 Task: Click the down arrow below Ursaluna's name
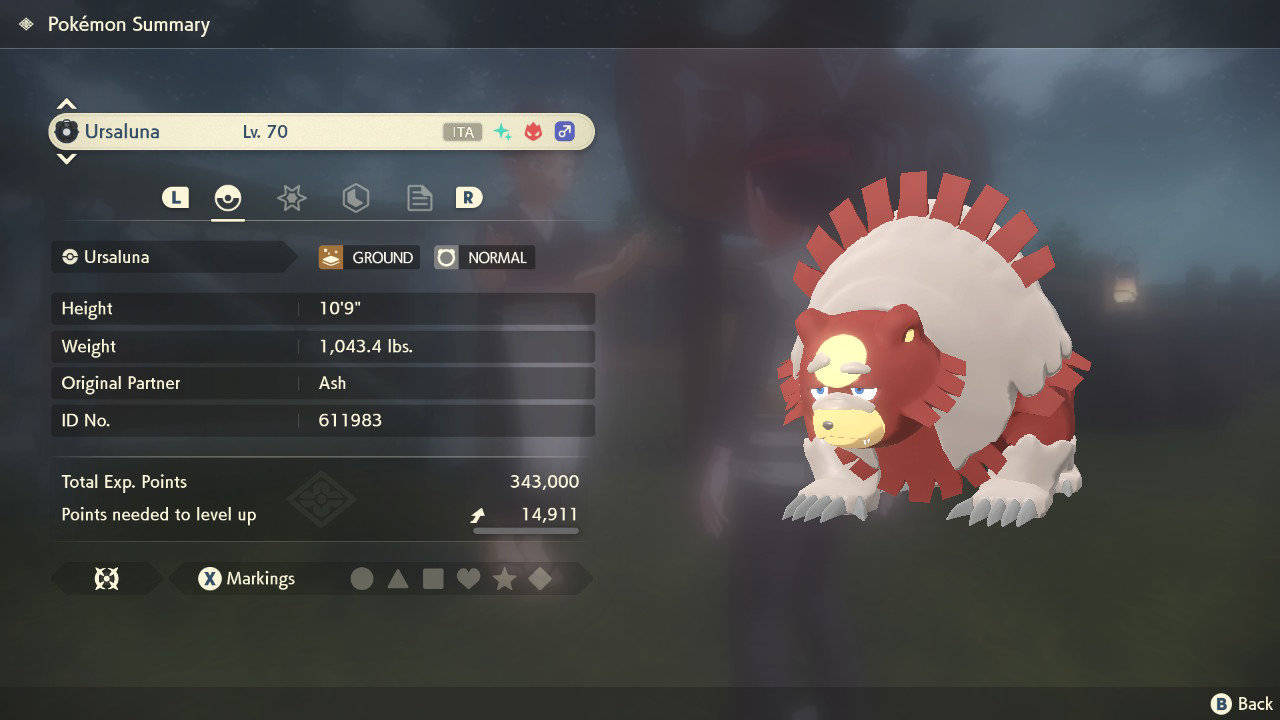[66, 158]
